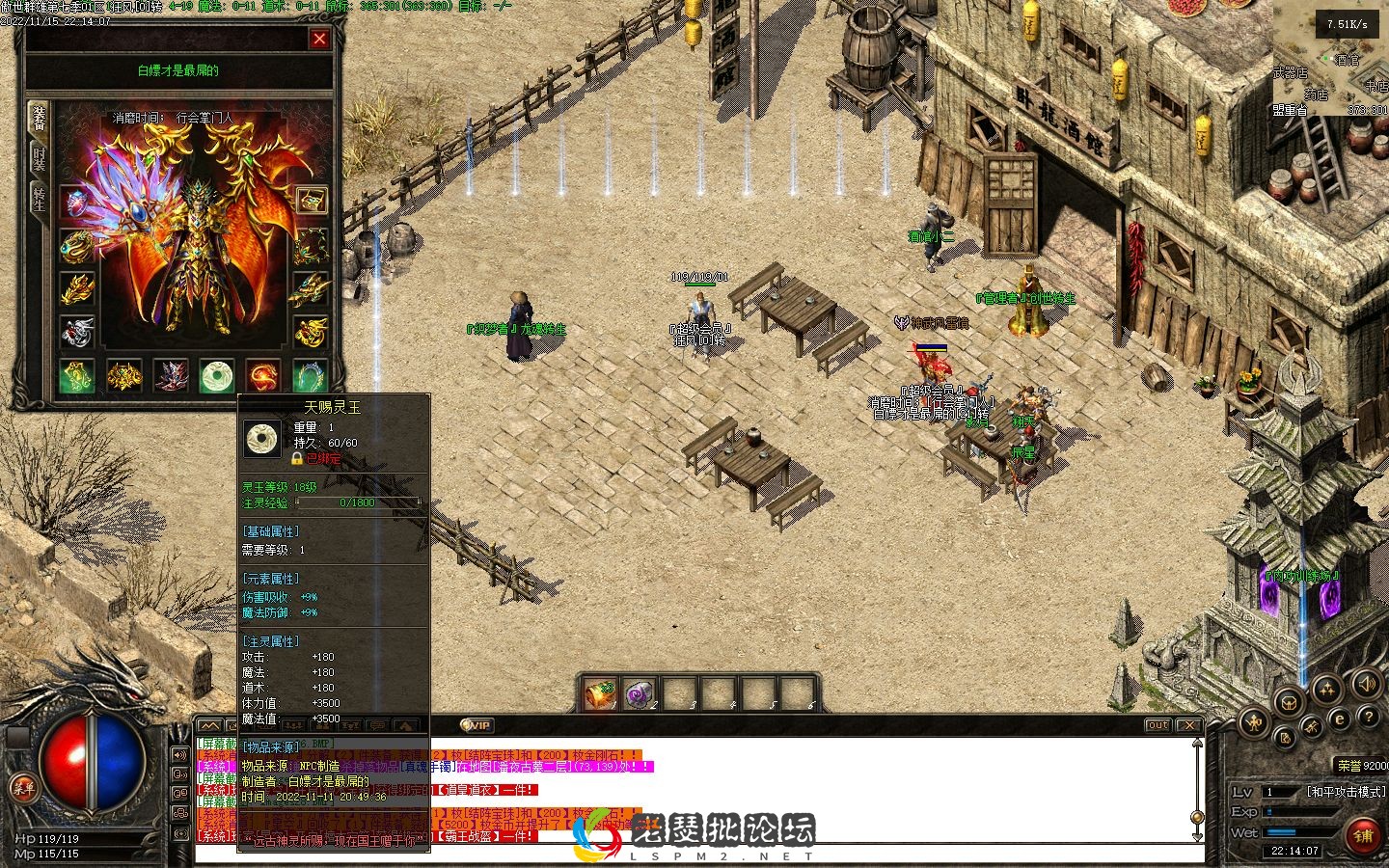Close the character equipment panel
Image resolution: width=1389 pixels, height=868 pixels.
pos(319,40)
